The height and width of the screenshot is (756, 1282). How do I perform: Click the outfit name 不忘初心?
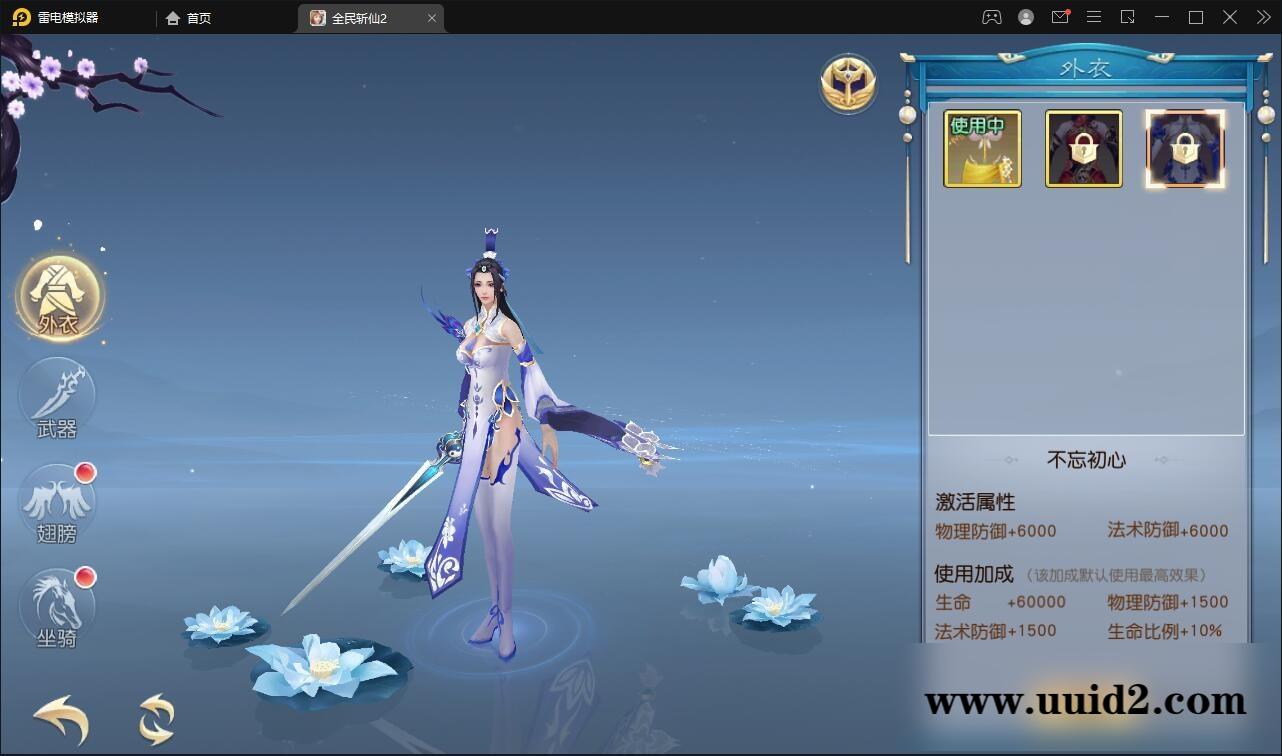tap(1086, 460)
